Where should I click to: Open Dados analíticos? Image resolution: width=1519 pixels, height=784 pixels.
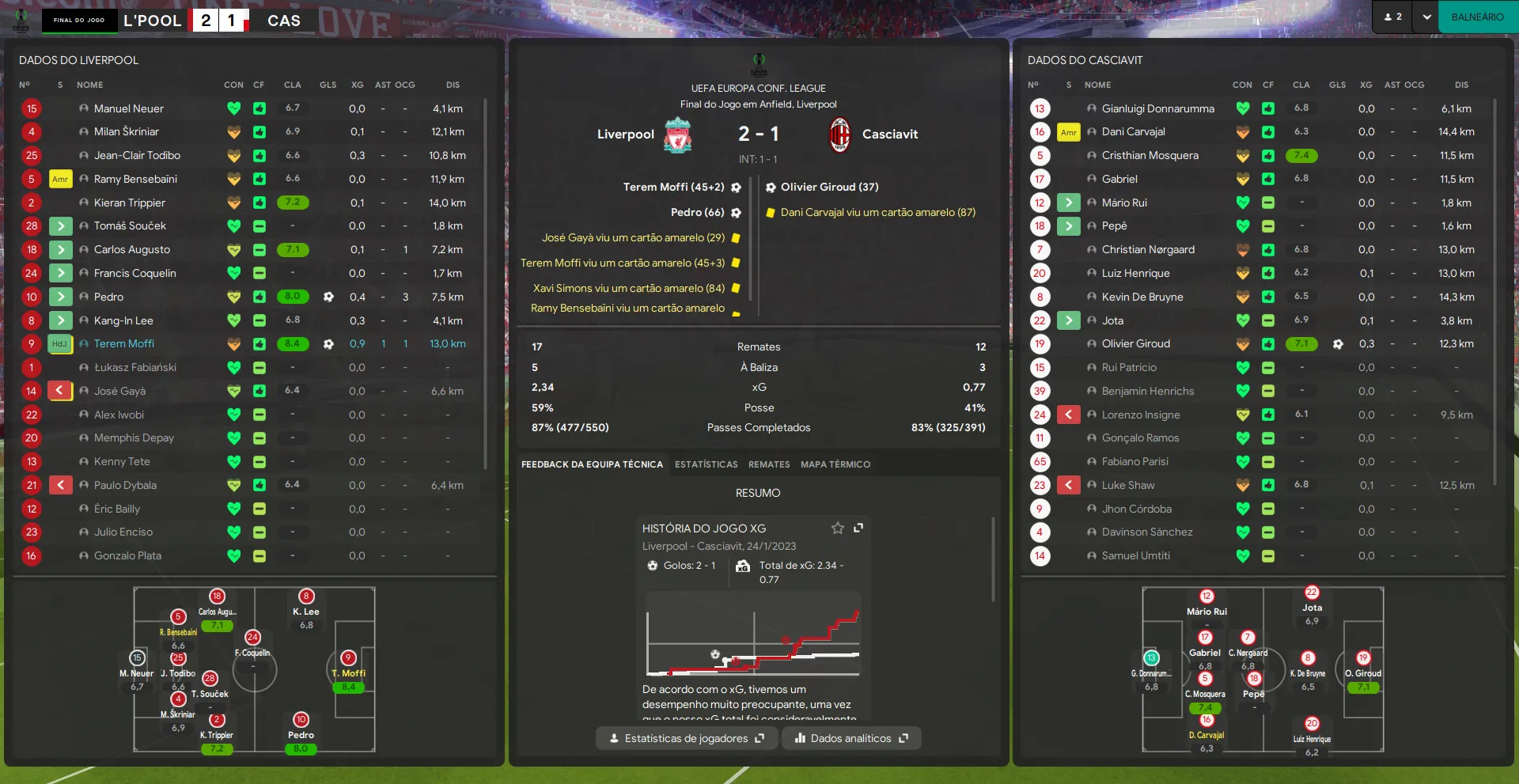851,738
